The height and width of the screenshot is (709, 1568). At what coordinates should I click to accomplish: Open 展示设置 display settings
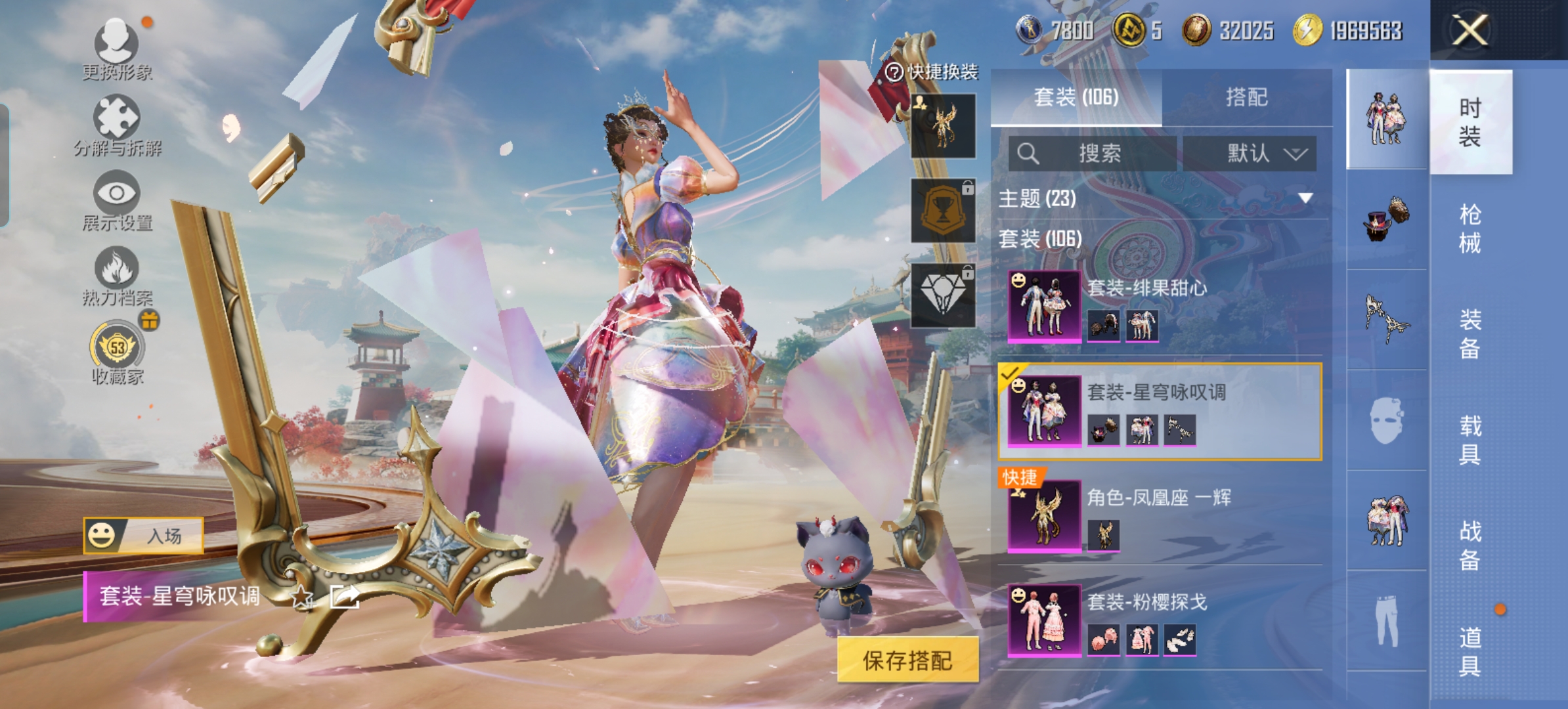pos(117,200)
